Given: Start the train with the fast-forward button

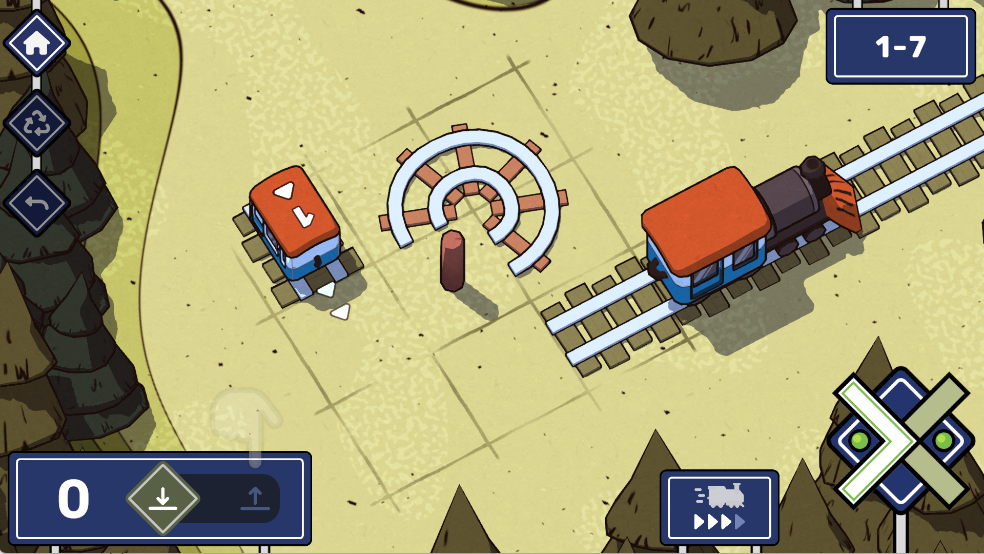Looking at the screenshot, I should coord(719,506).
